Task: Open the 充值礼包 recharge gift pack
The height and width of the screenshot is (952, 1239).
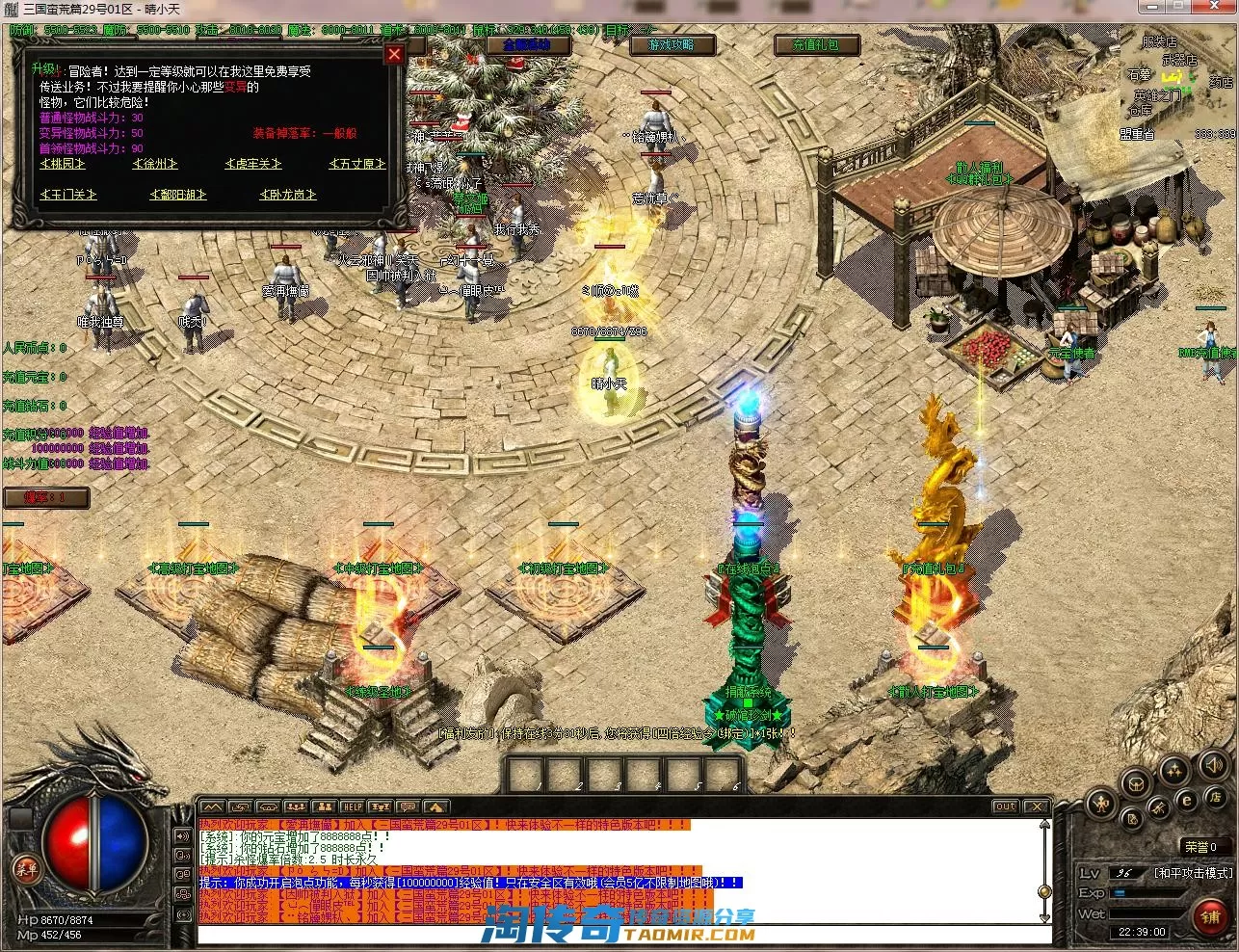Action: (x=815, y=44)
